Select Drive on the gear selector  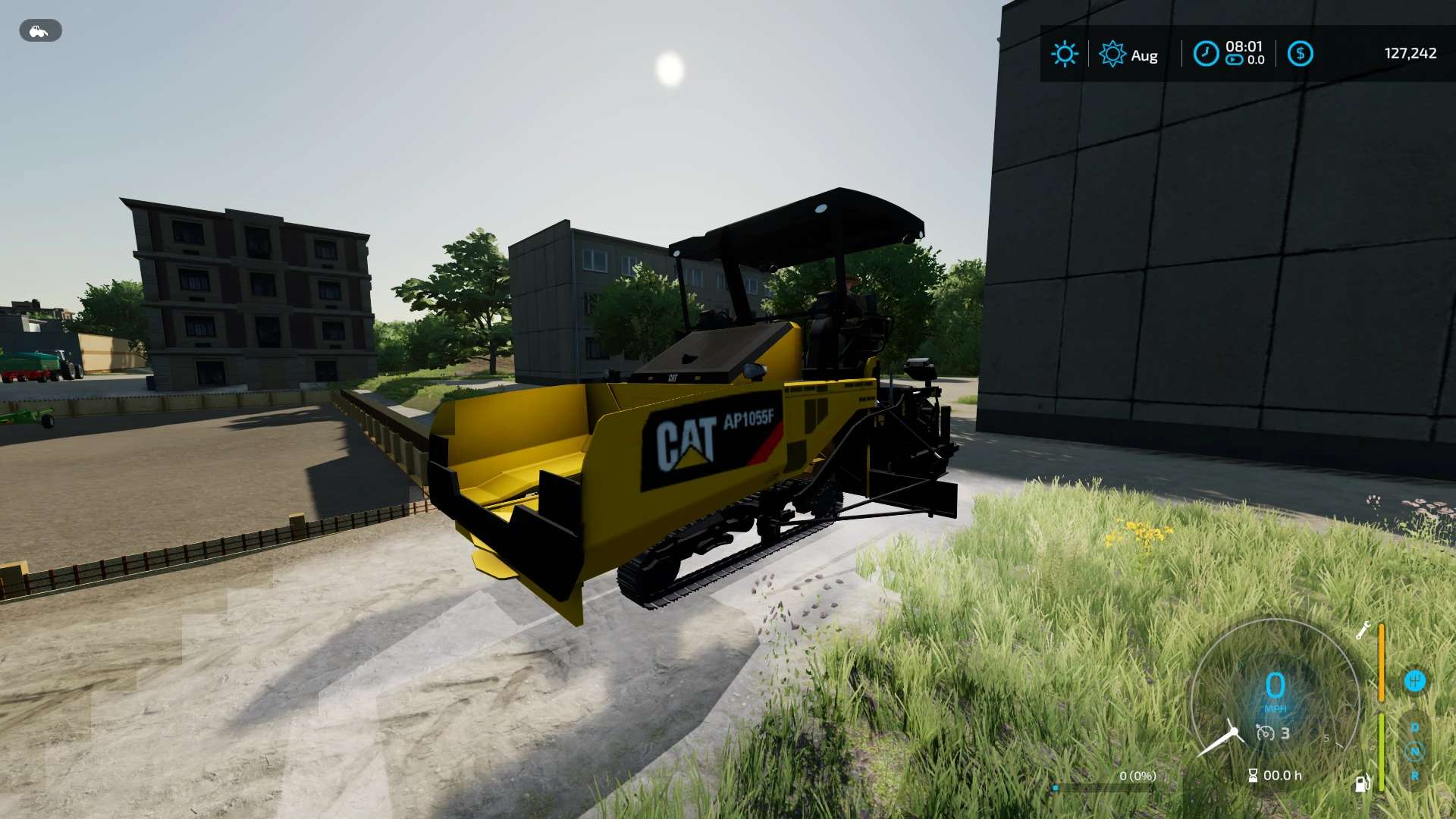coord(1414,727)
